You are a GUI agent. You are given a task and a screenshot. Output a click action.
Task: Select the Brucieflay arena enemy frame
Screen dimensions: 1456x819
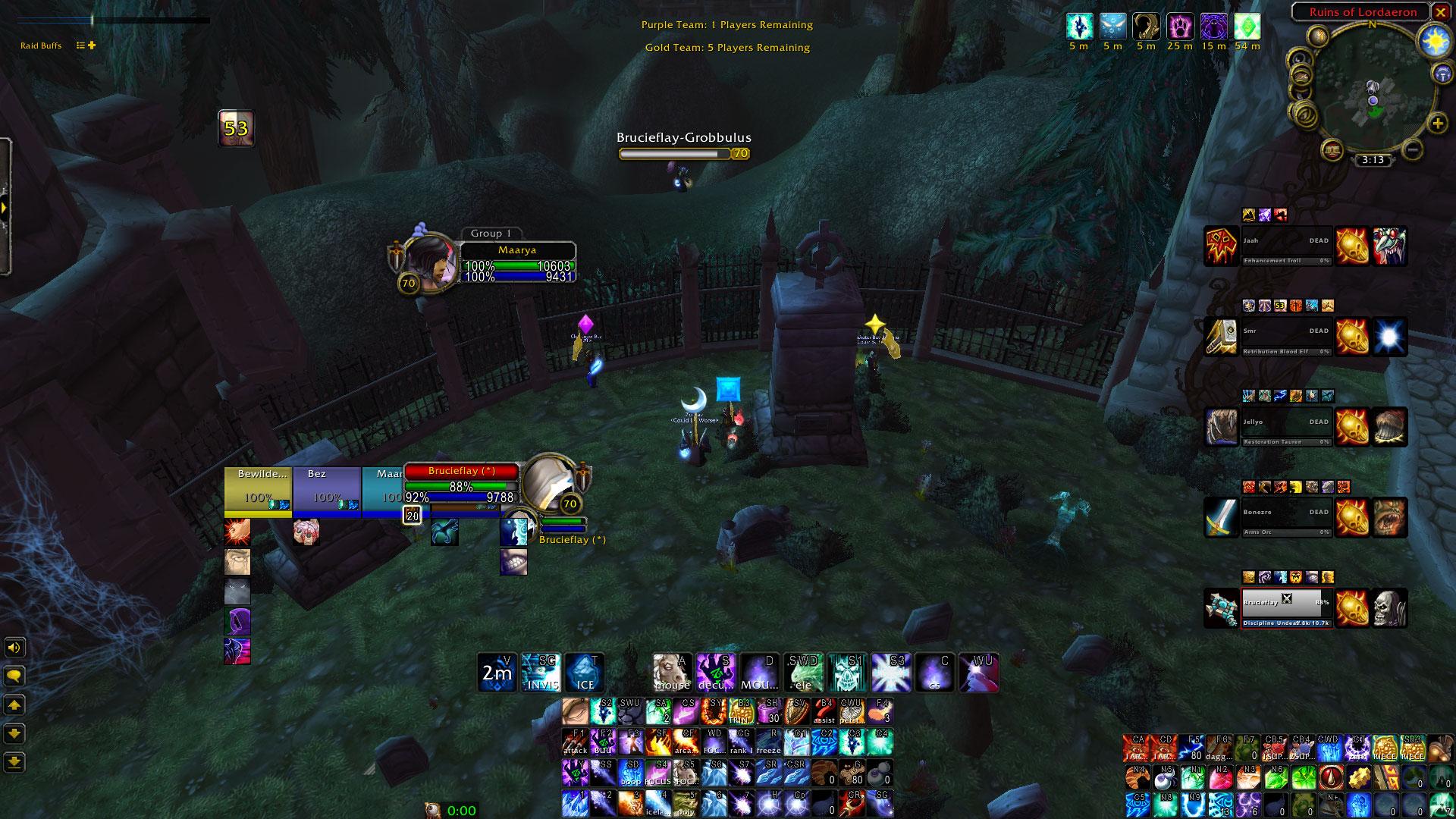(x=1285, y=607)
